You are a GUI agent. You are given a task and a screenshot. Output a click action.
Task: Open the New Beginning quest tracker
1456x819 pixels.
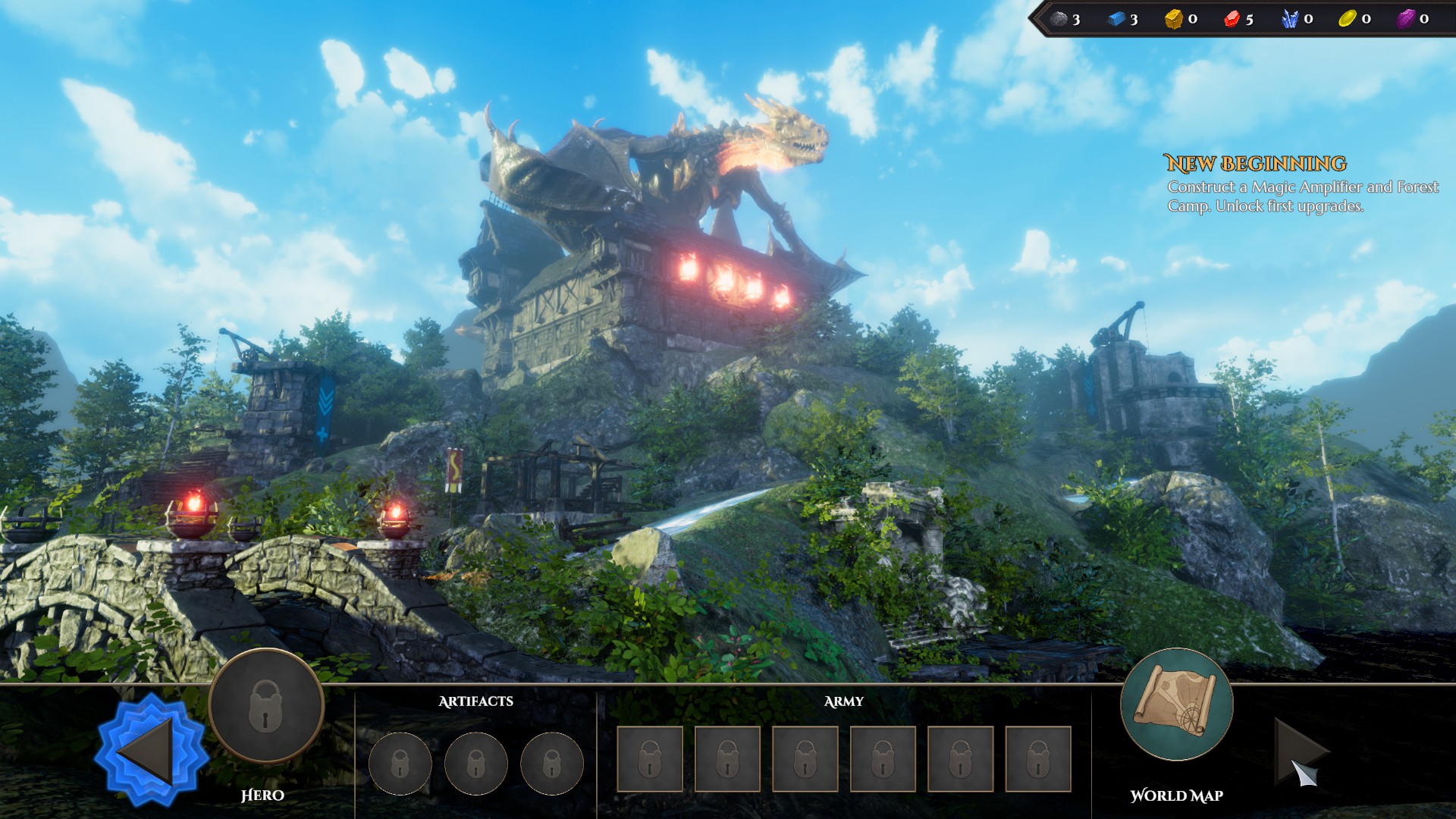[x=1255, y=164]
